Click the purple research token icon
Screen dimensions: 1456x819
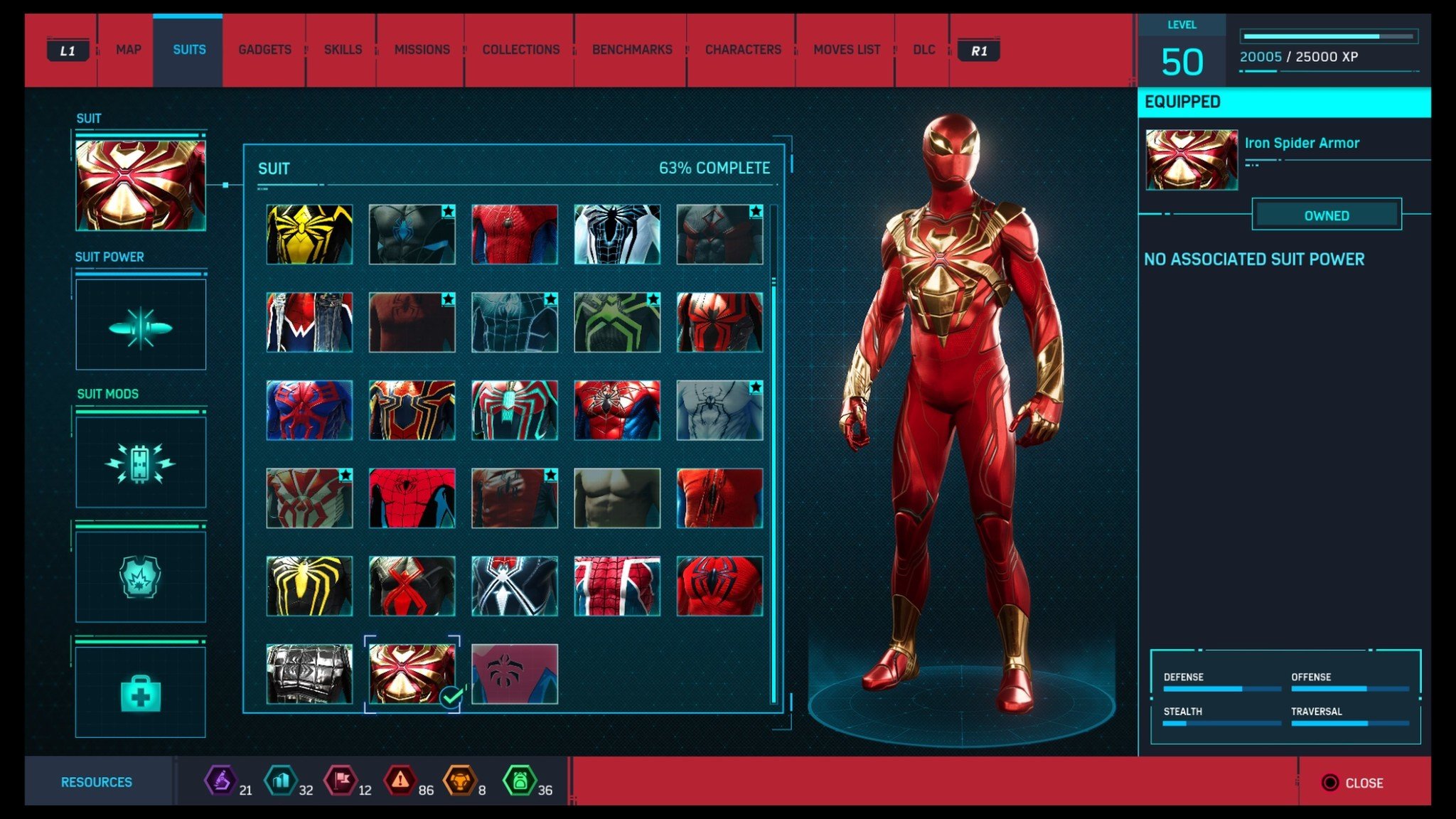click(x=220, y=782)
